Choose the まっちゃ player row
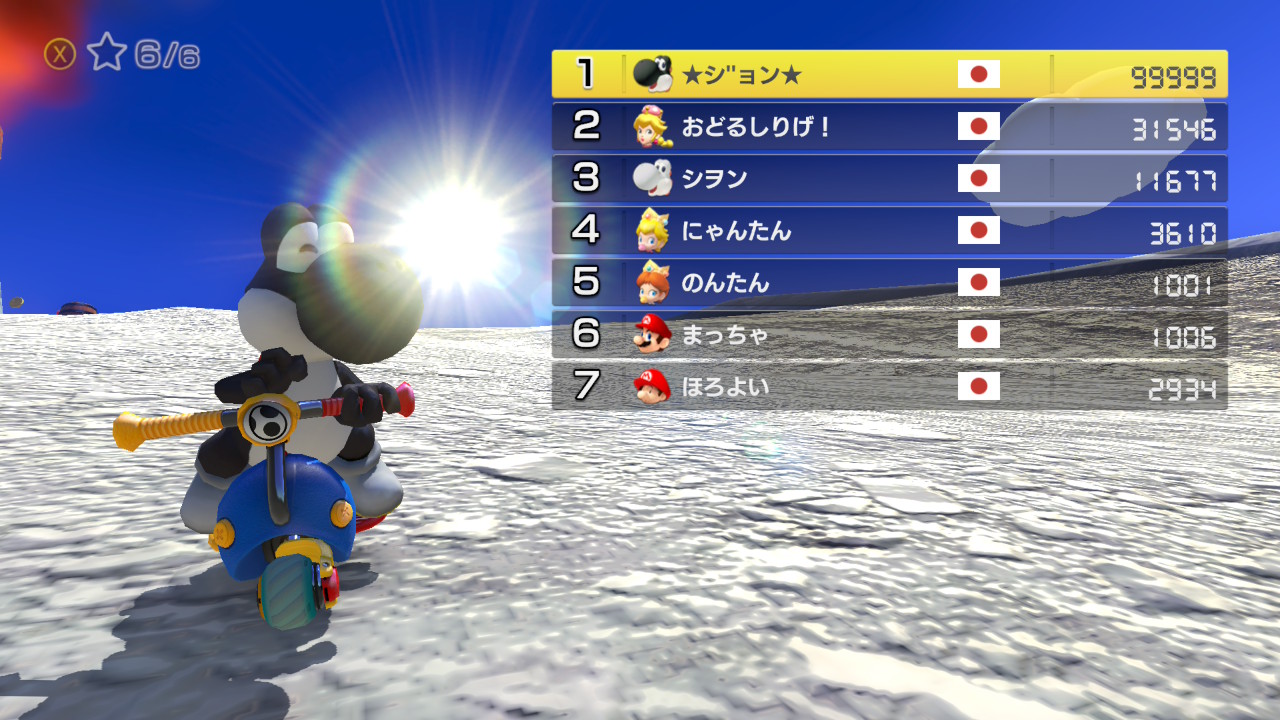The width and height of the screenshot is (1280, 720). 889,334
